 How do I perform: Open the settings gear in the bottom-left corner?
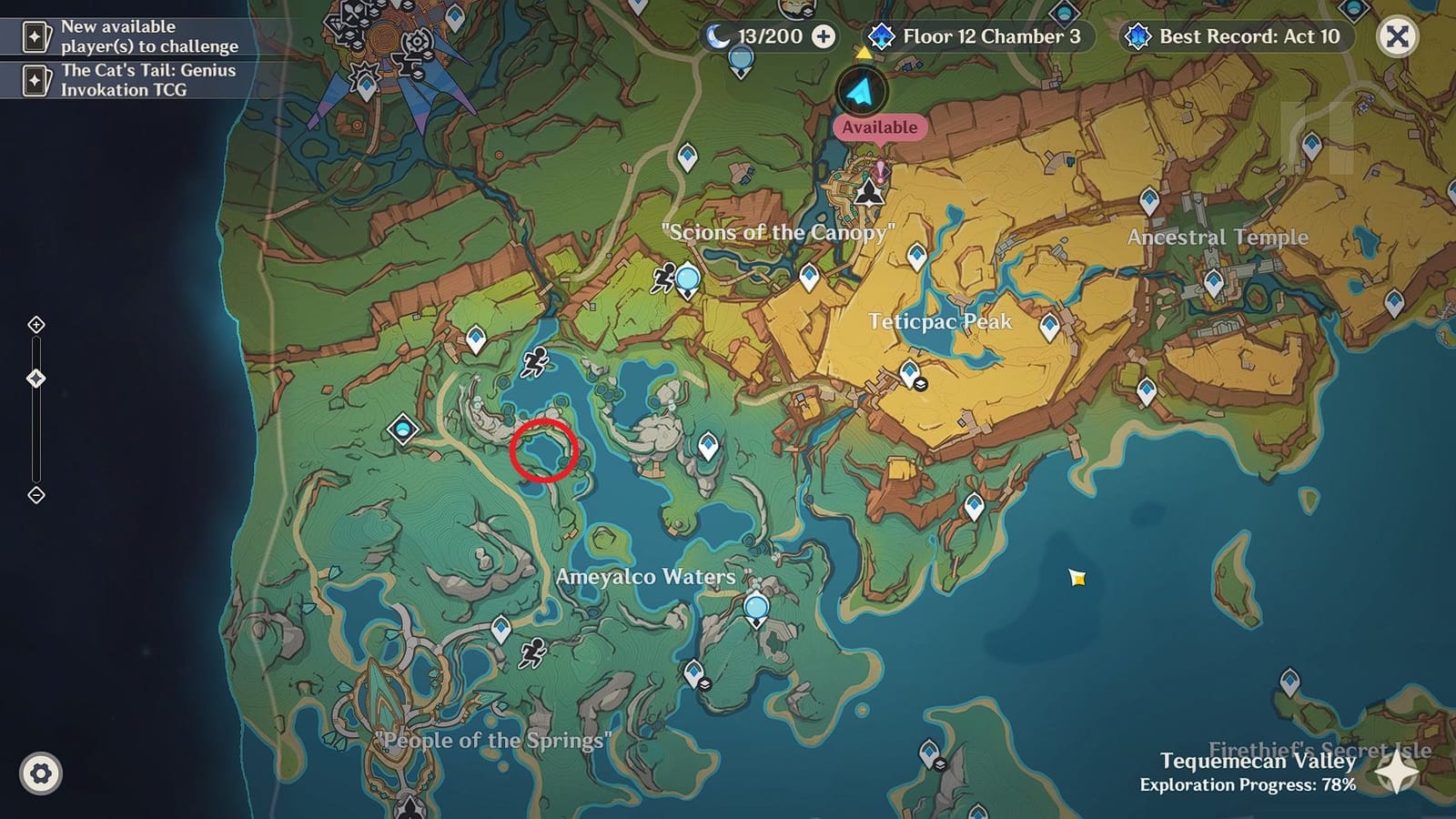(39, 773)
